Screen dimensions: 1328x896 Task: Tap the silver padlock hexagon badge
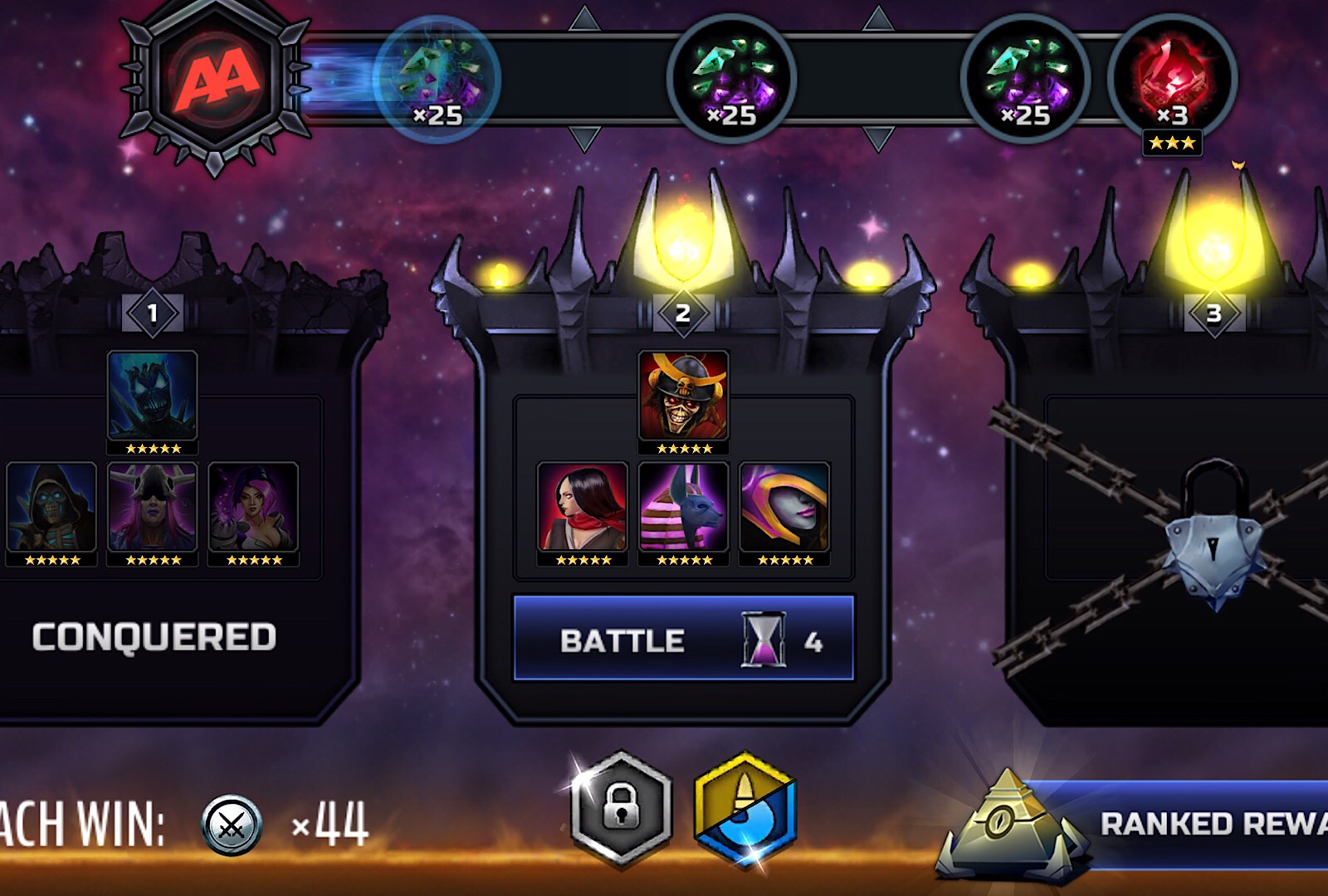[x=621, y=807]
